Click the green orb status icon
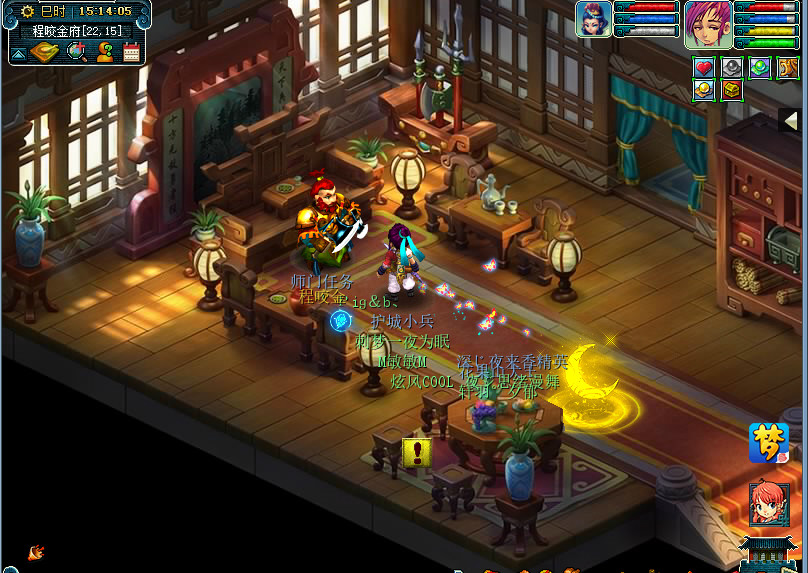The width and height of the screenshot is (808, 573). [x=760, y=68]
